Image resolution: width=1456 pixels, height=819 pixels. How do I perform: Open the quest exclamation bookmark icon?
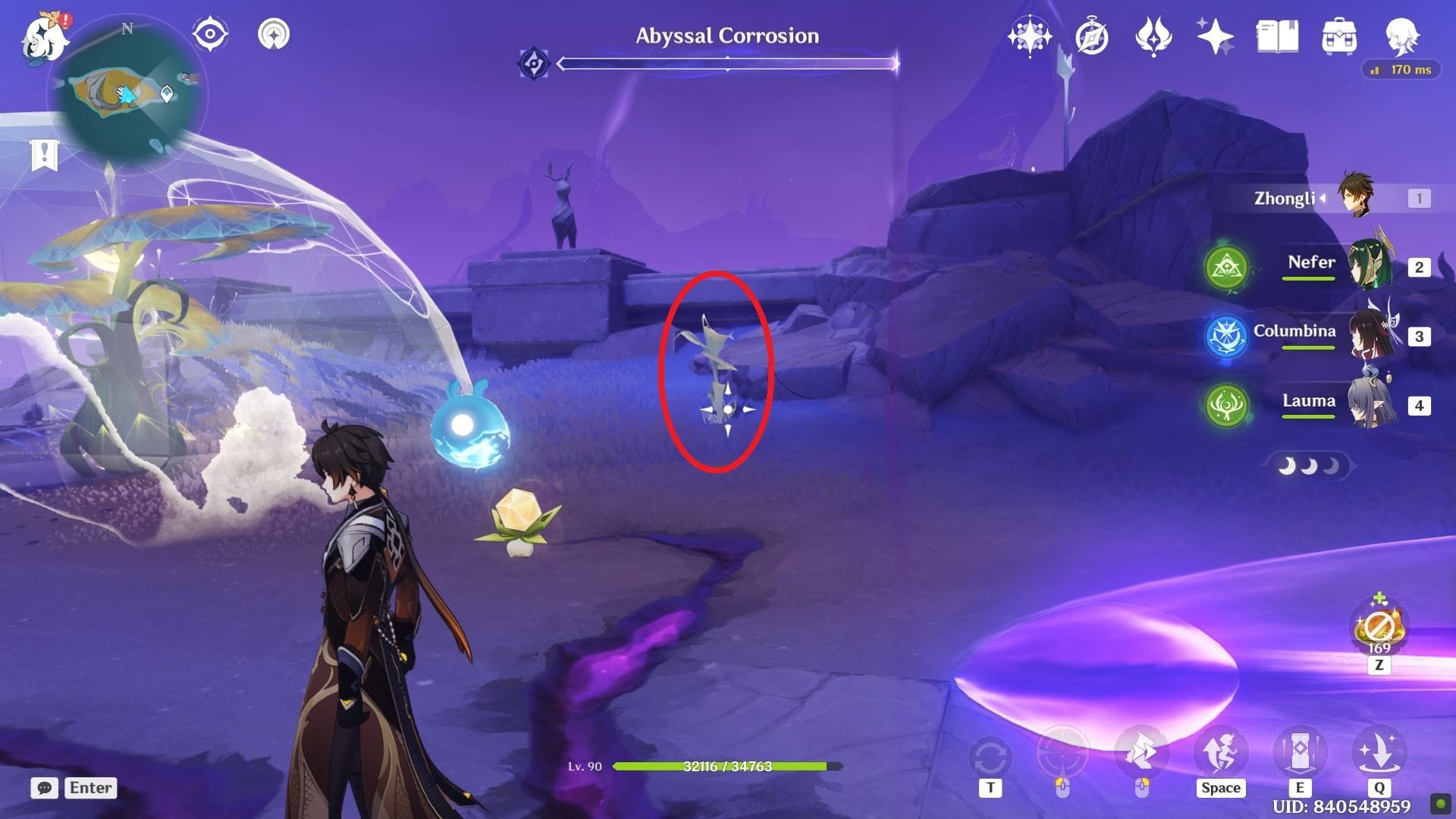tap(45, 155)
